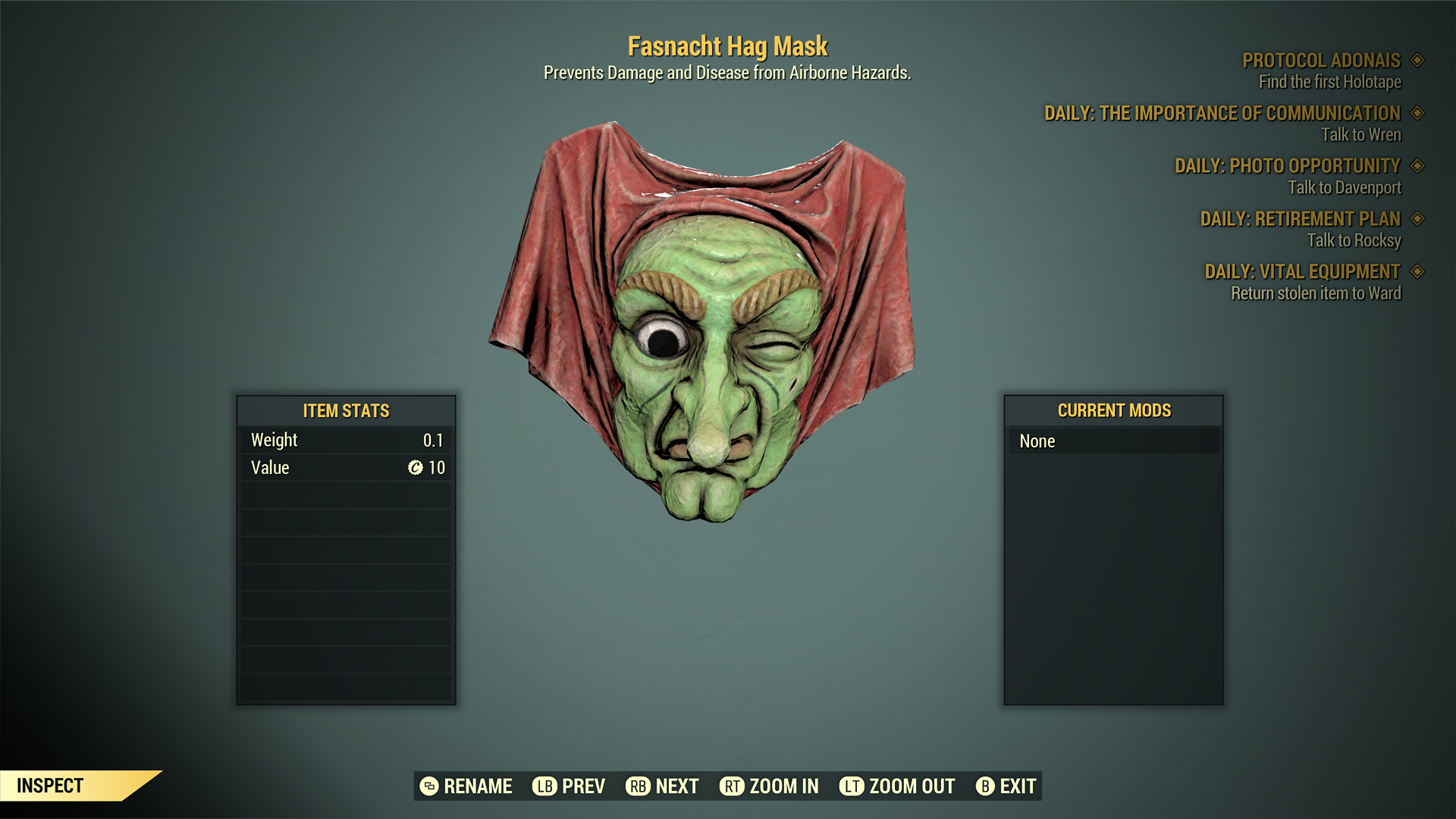Click the B Exit glyph icon
The height and width of the screenshot is (819, 1456).
pos(986,786)
